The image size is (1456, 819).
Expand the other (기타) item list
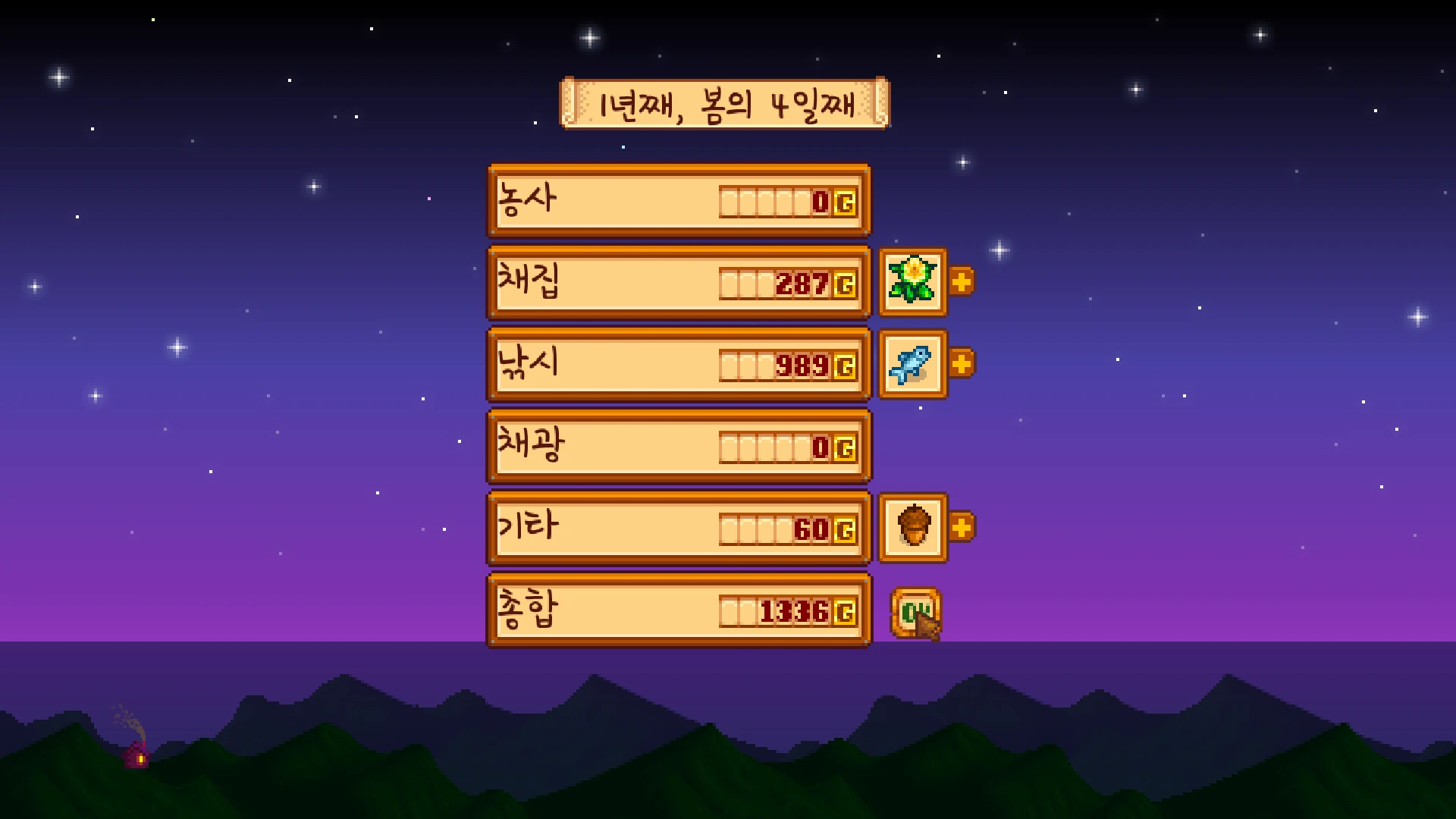(x=961, y=527)
